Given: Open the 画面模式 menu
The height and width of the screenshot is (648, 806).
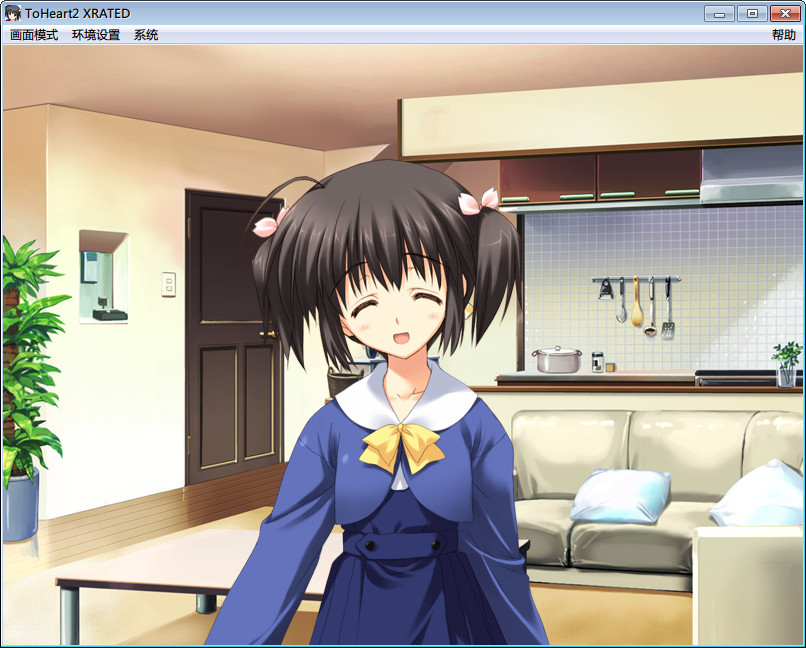Looking at the screenshot, I should coord(34,35).
